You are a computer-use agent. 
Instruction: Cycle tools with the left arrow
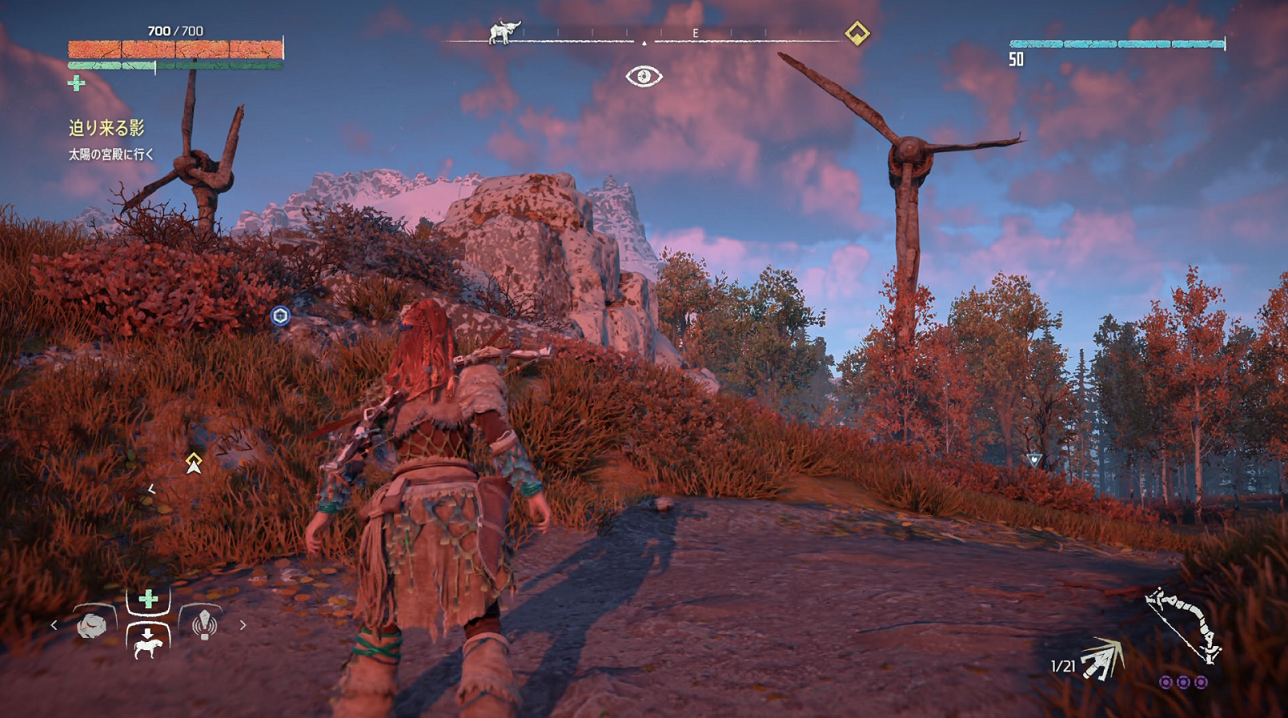(55, 626)
